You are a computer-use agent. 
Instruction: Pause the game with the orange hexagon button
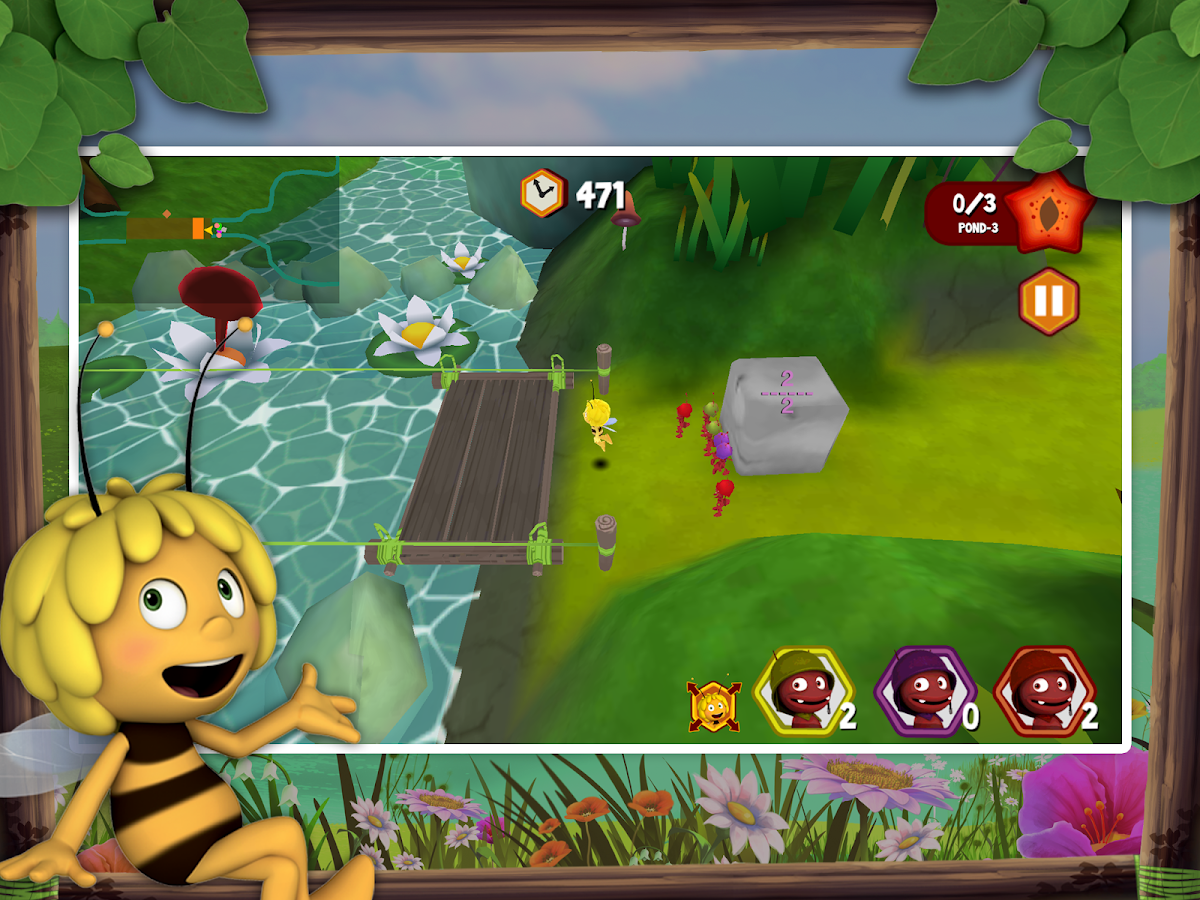click(1049, 301)
